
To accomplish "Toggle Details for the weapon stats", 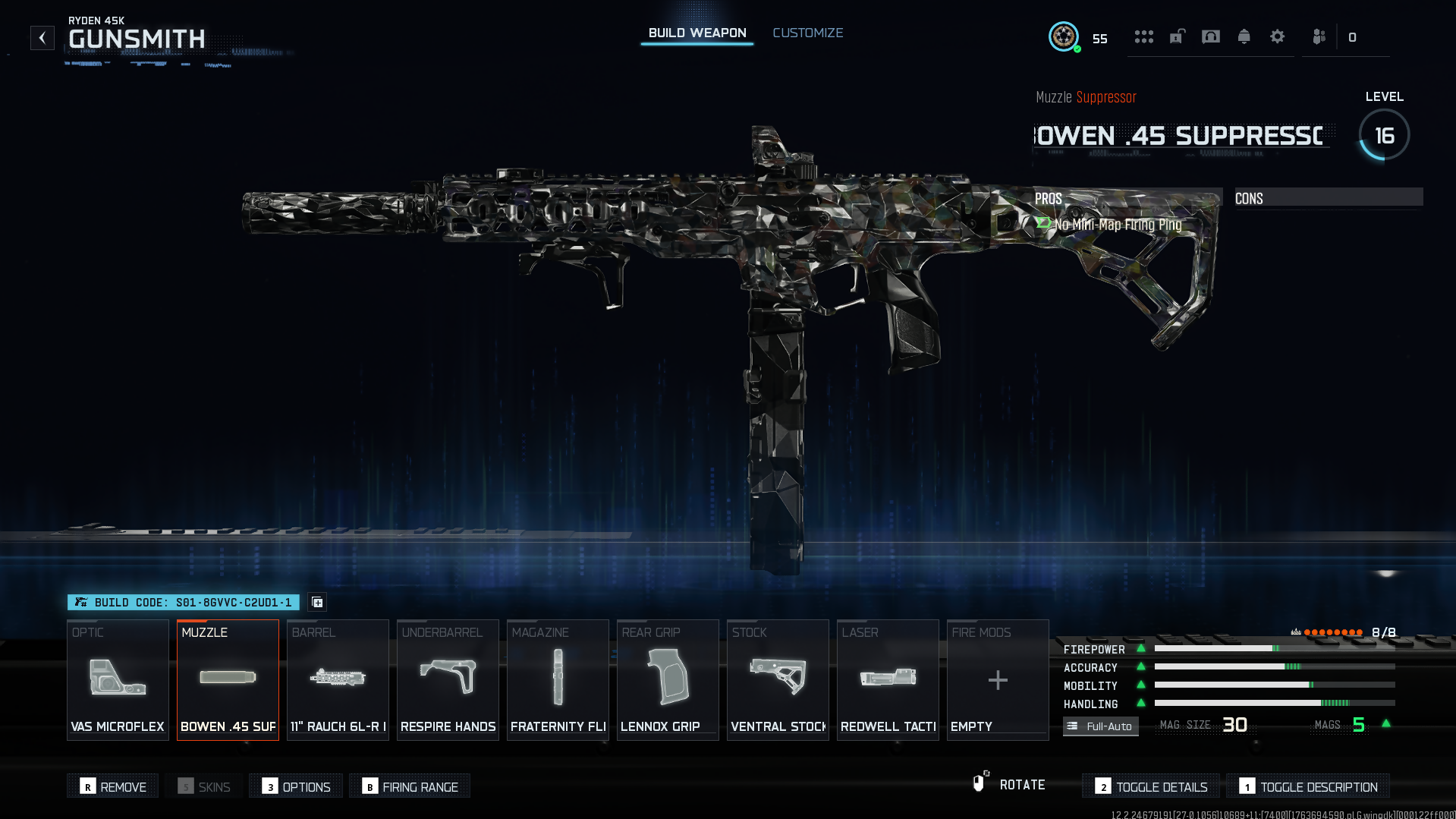I will 1151,786.
